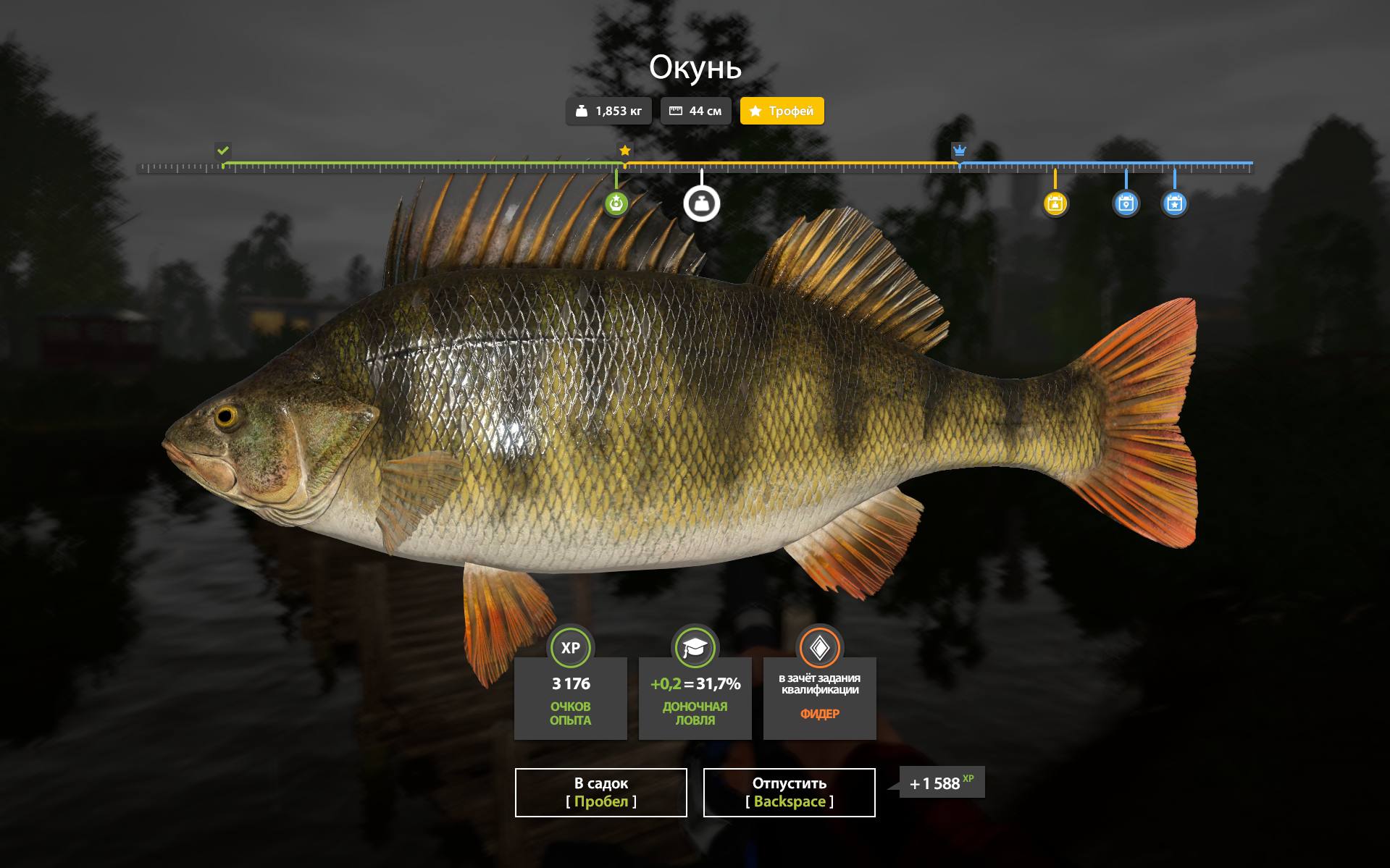Viewport: 1390px width, 868px height.
Task: Put the perch into the keepnet (В садок)
Action: tap(600, 792)
